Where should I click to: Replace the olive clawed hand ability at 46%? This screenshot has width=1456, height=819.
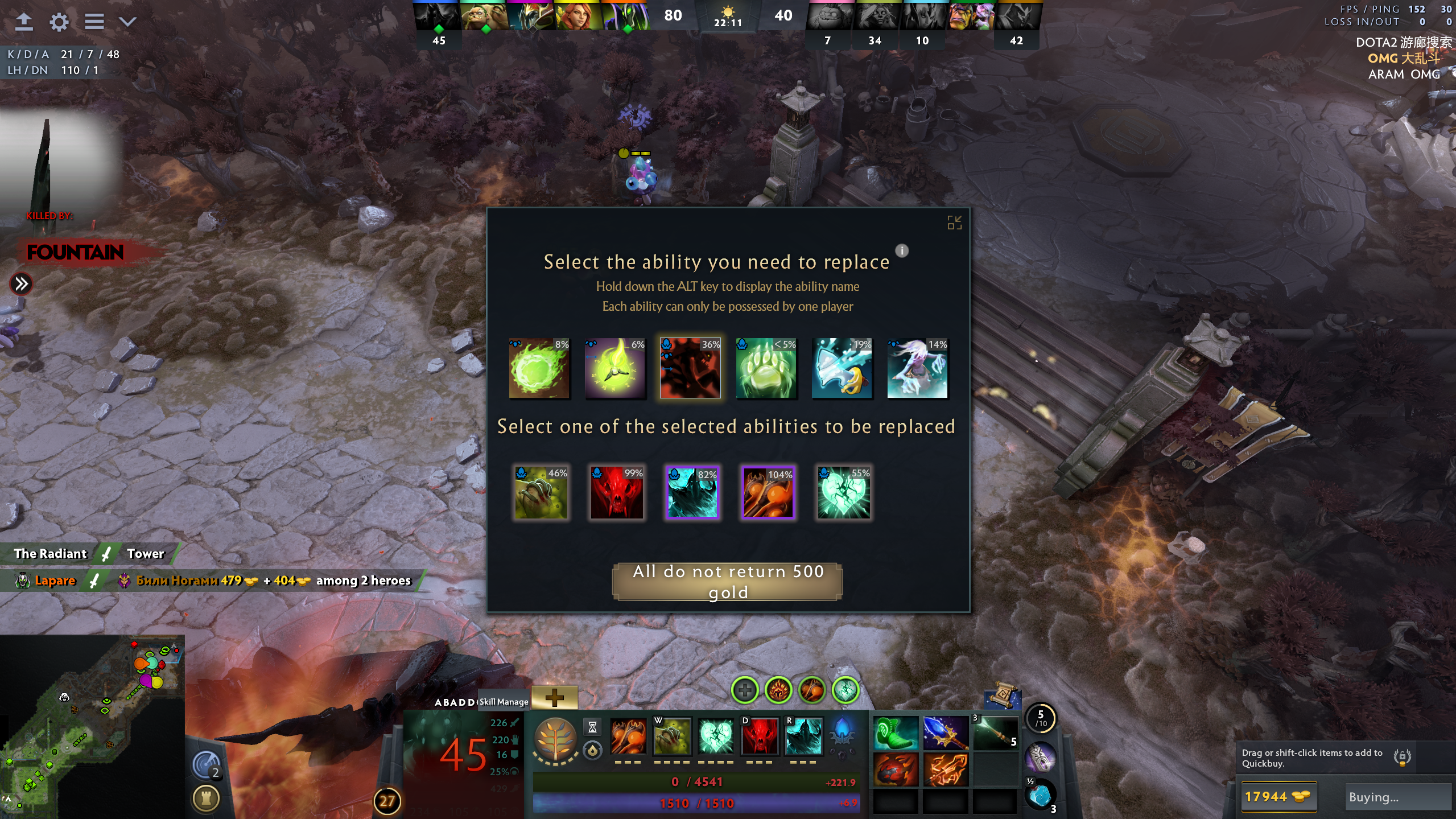[541, 492]
